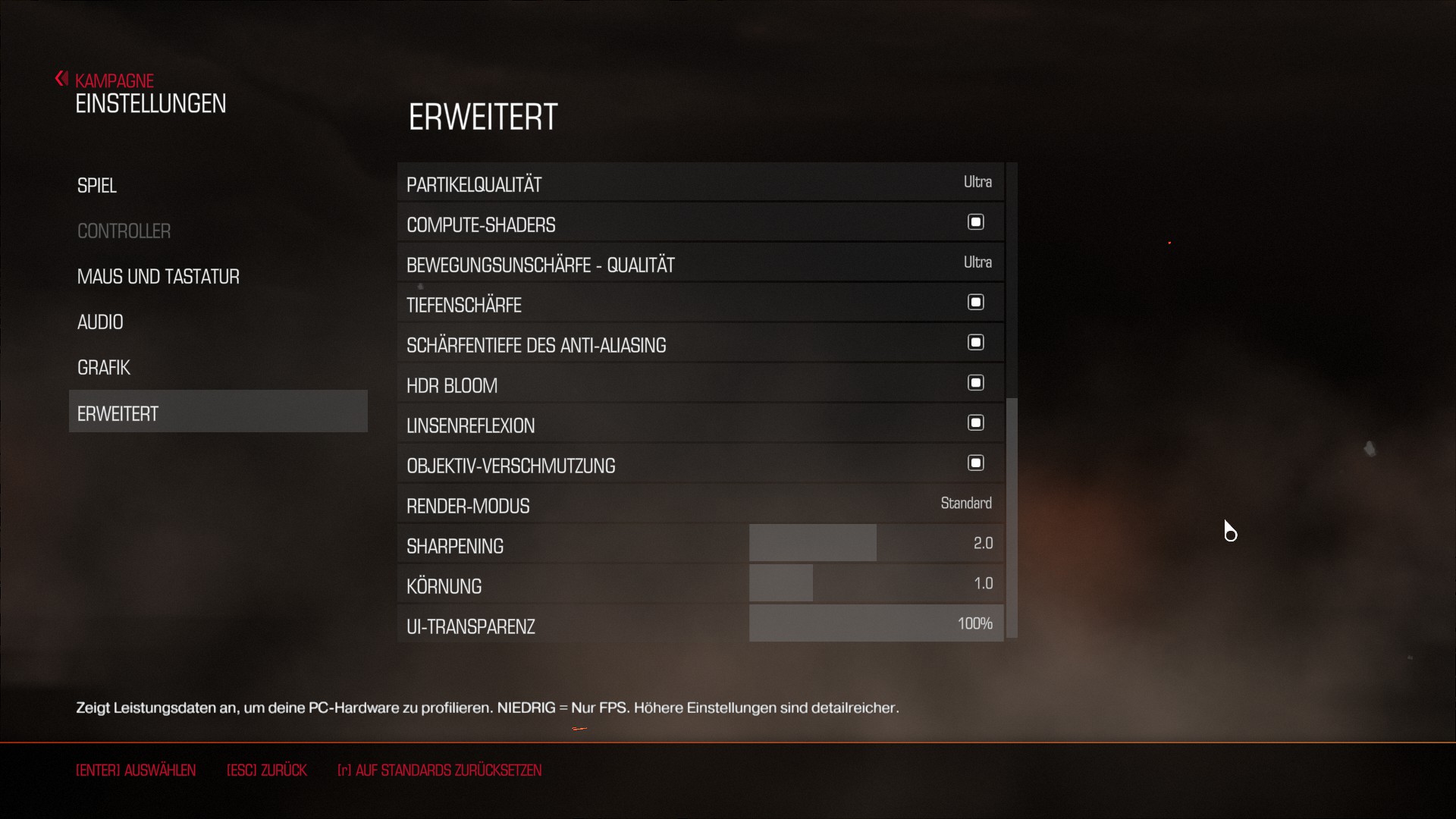The image size is (1456, 819).
Task: Toggle Schärfentiefe des Anti-Aliasing checkbox
Action: (x=975, y=343)
